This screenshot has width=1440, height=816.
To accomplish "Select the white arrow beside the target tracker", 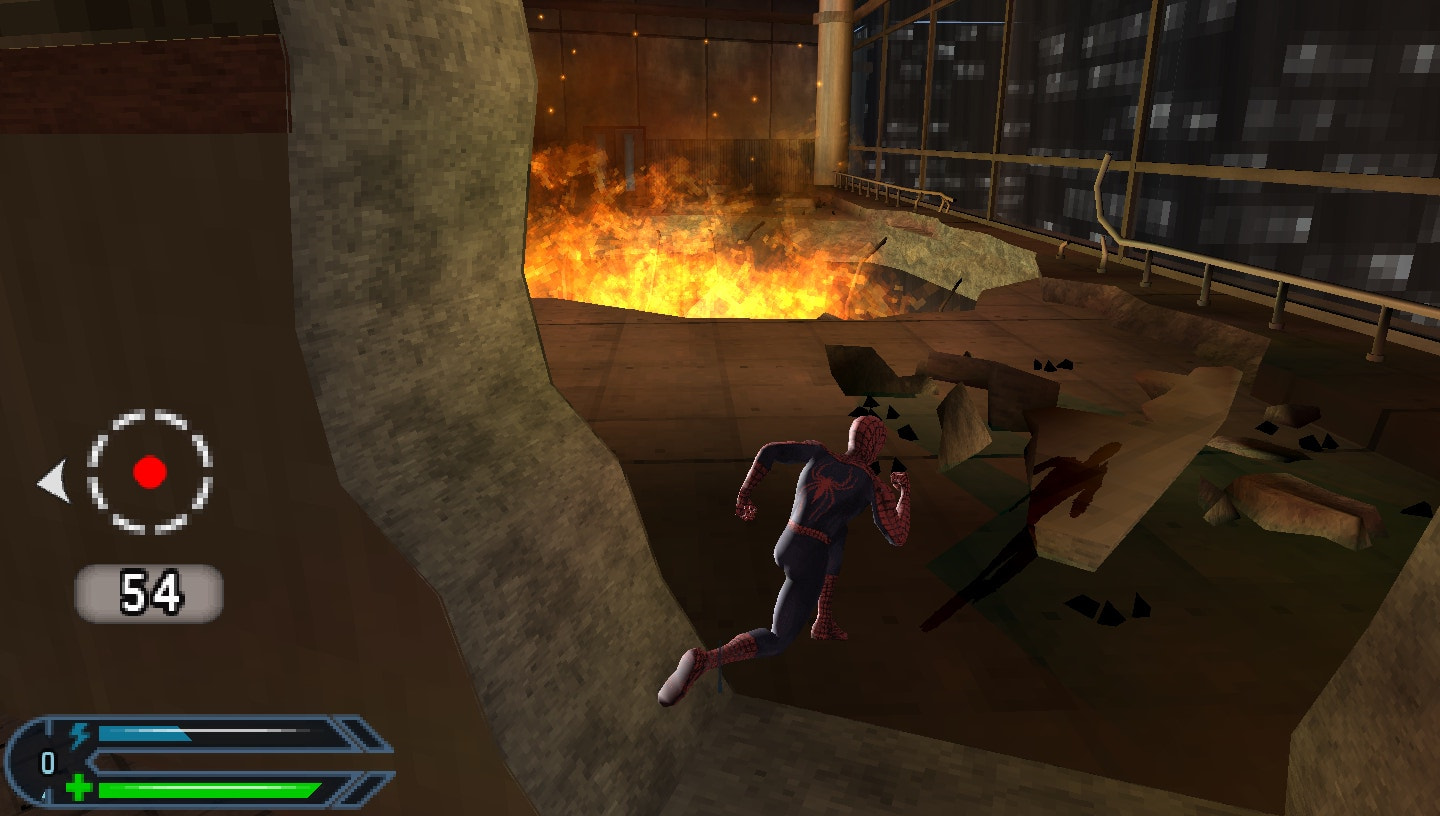I will click(x=53, y=481).
